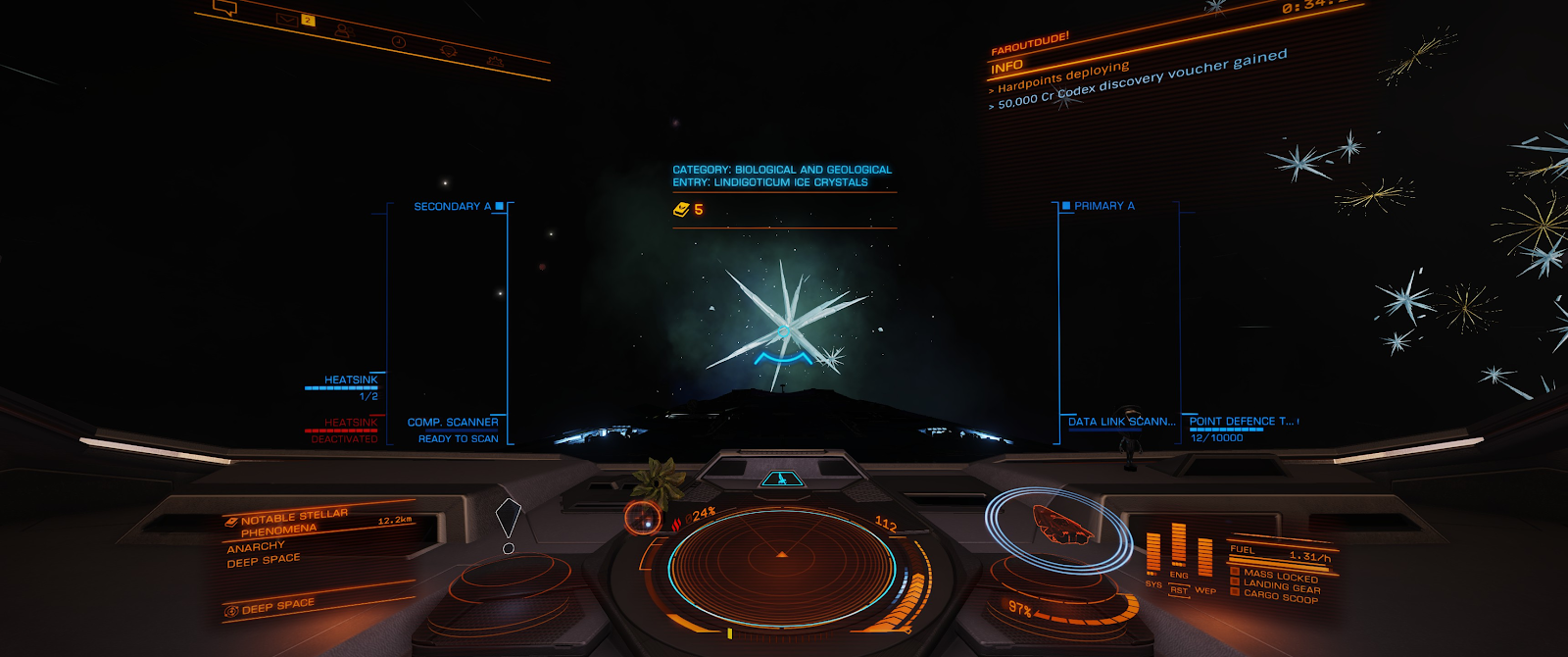This screenshot has width=1568, height=657.
Task: Select the Notable Stellar Phenomena target panel
Action: coord(294,522)
